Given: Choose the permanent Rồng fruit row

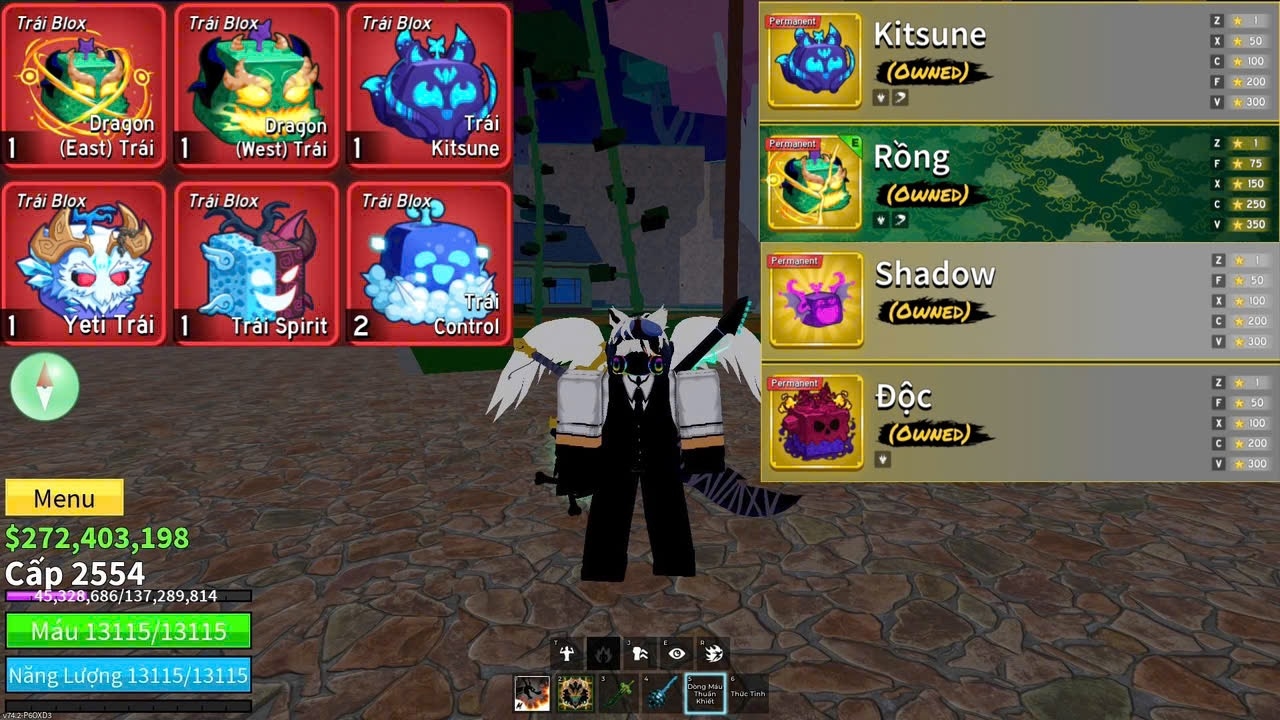Looking at the screenshot, I should (1018, 183).
